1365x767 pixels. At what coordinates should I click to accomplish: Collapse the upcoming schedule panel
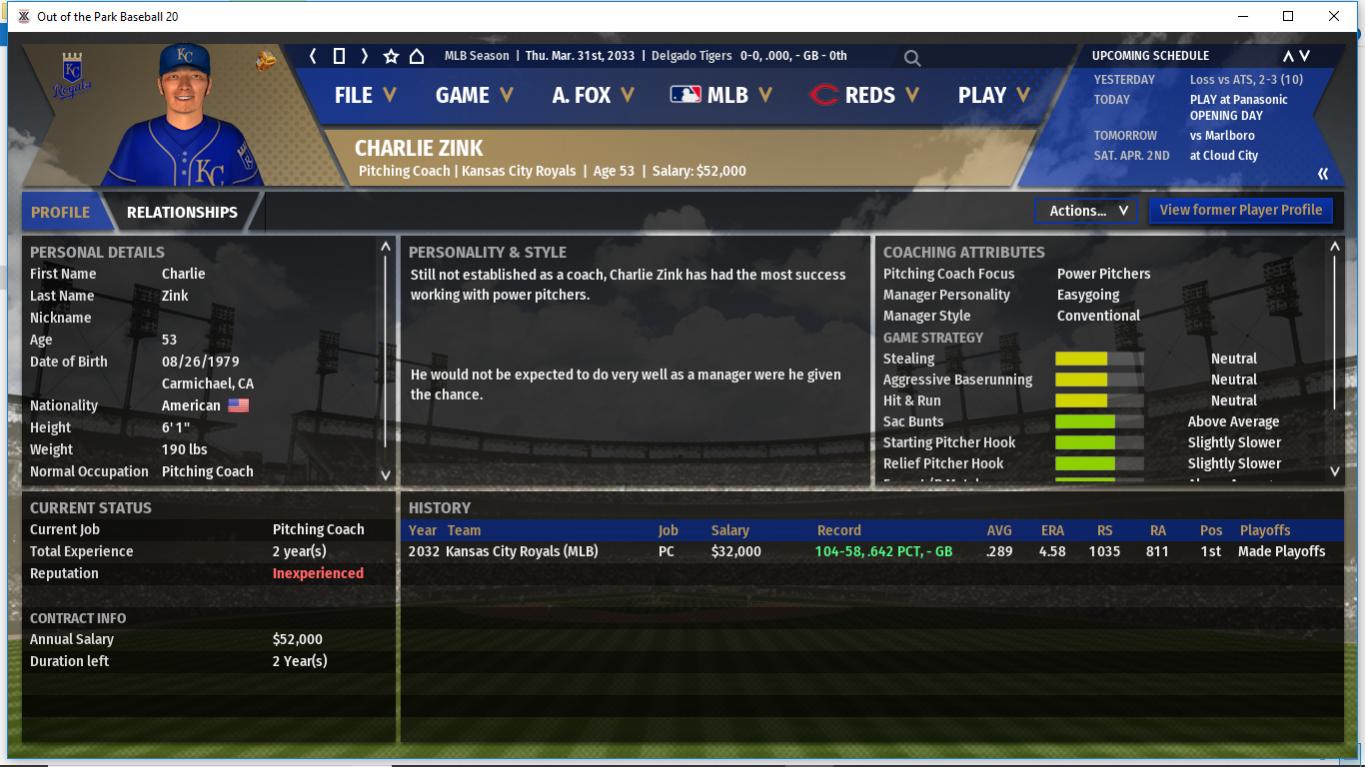[x=1323, y=174]
